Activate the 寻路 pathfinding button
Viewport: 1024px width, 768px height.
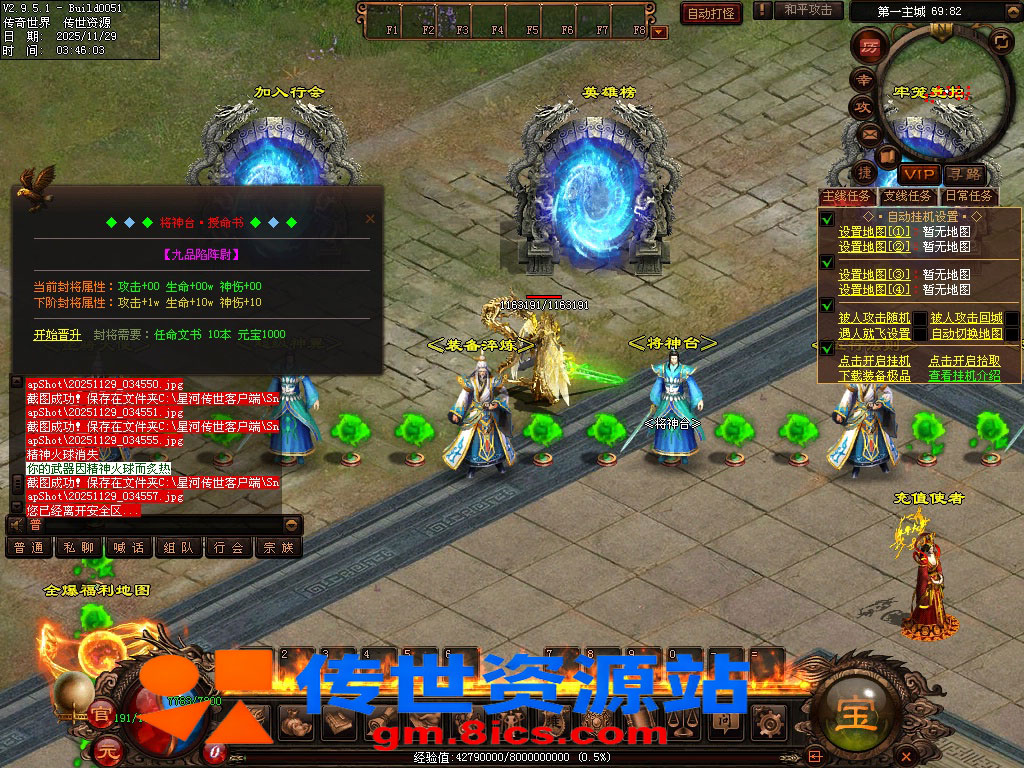(964, 175)
